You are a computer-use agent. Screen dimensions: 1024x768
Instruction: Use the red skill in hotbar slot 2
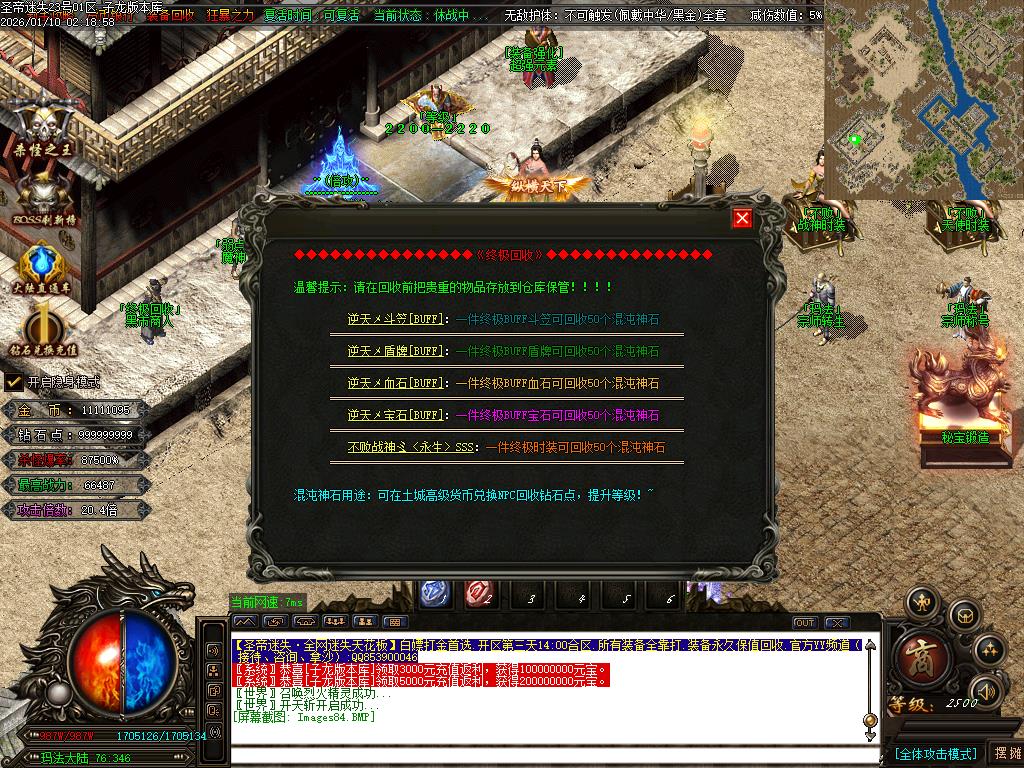coord(479,594)
